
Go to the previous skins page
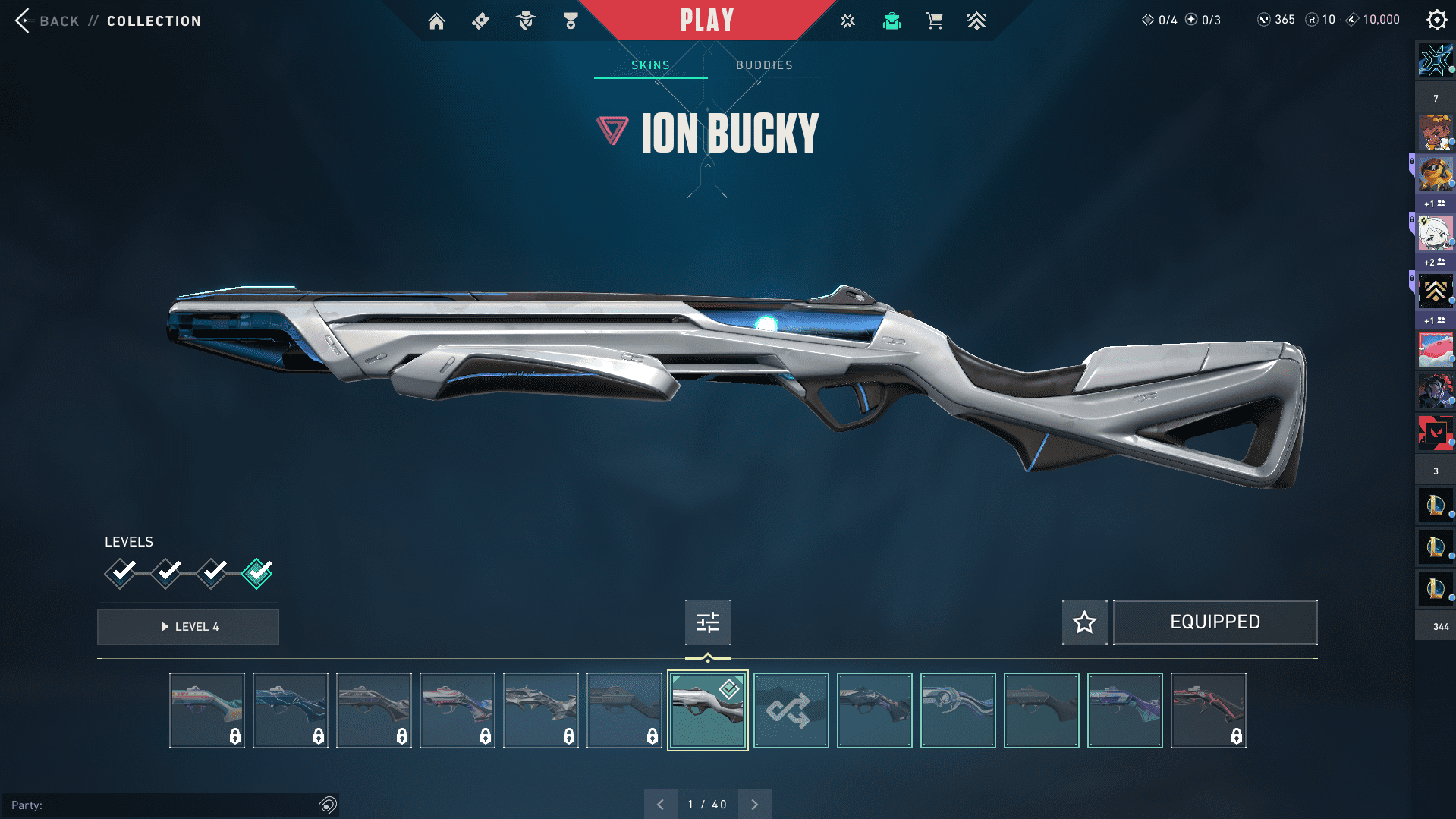tap(660, 805)
